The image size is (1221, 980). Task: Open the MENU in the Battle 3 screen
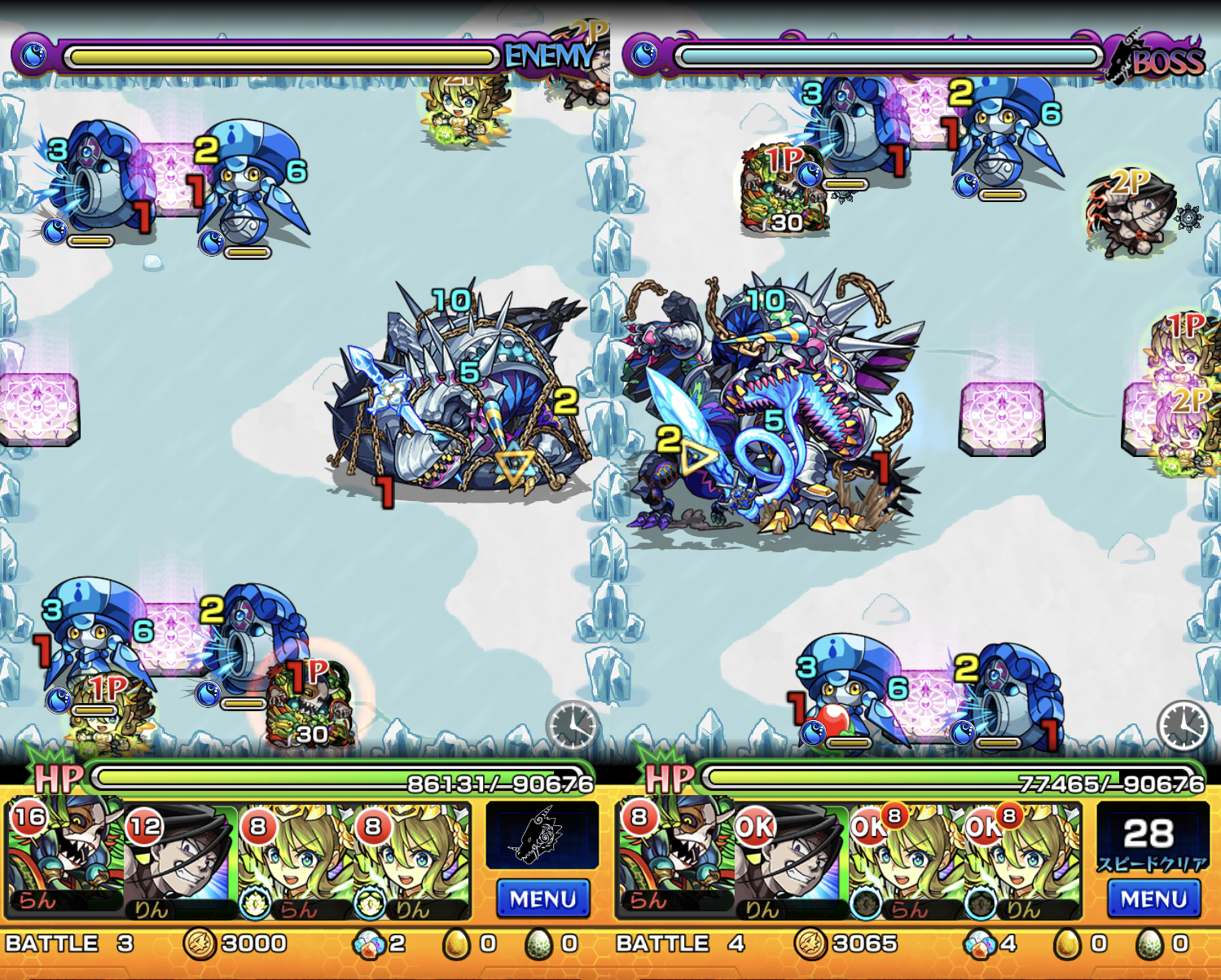click(542, 899)
